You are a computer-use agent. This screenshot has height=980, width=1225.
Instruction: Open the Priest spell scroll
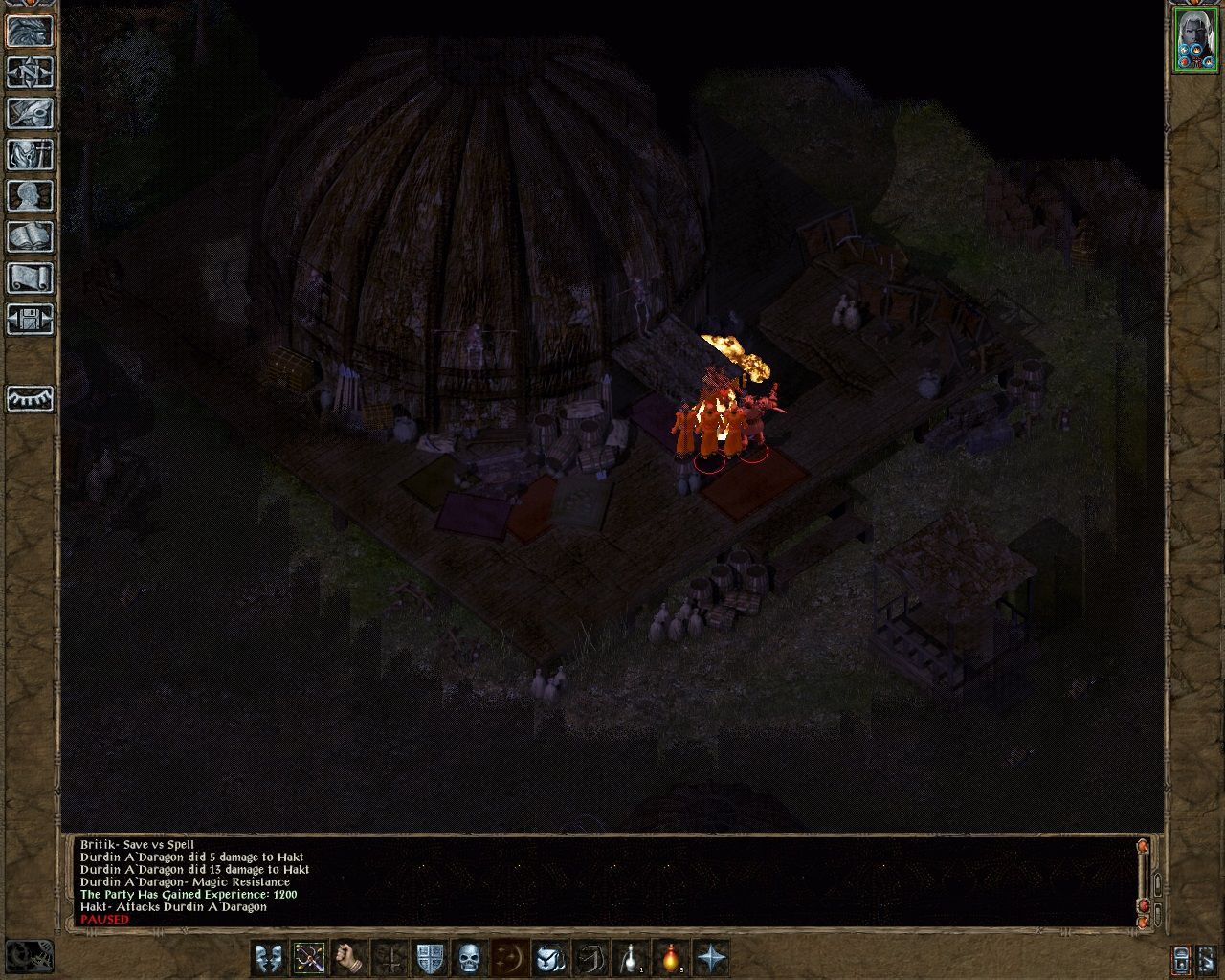(x=29, y=278)
